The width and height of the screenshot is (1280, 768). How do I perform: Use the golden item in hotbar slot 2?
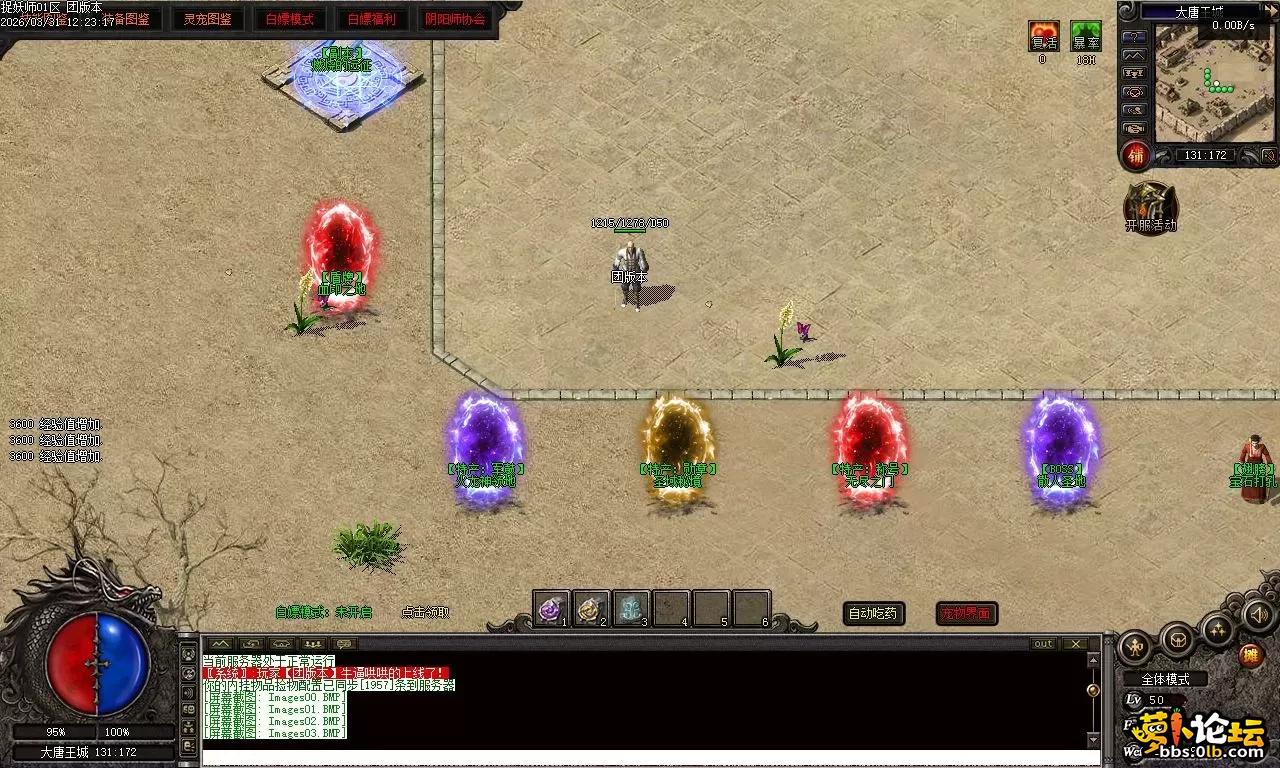click(x=591, y=608)
